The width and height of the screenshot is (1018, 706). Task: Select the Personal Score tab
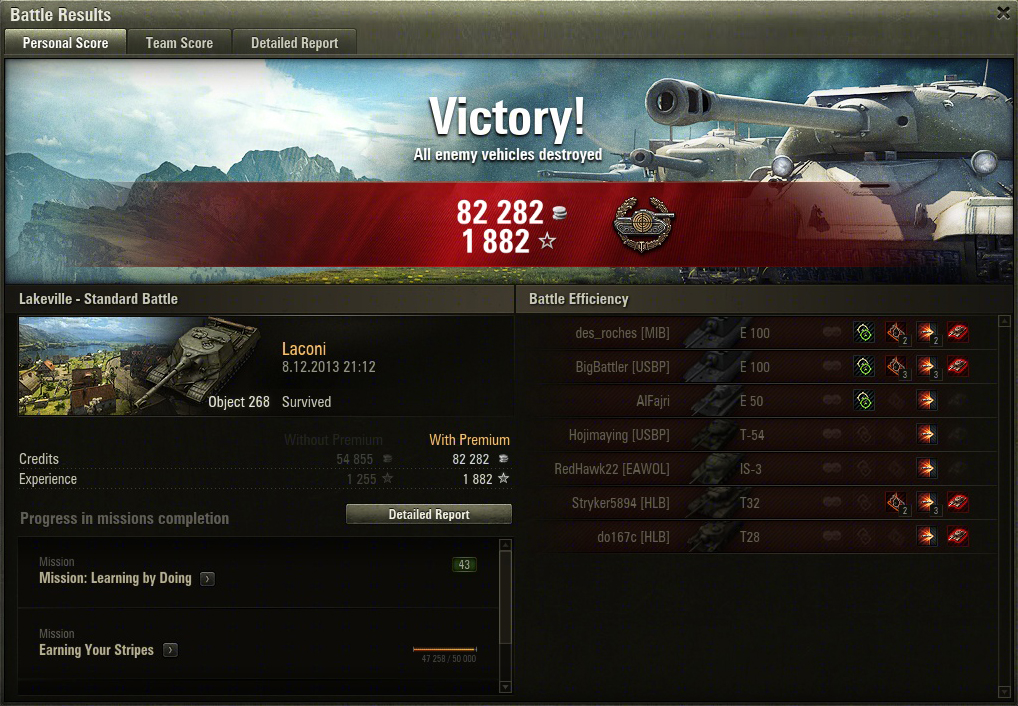[x=65, y=43]
